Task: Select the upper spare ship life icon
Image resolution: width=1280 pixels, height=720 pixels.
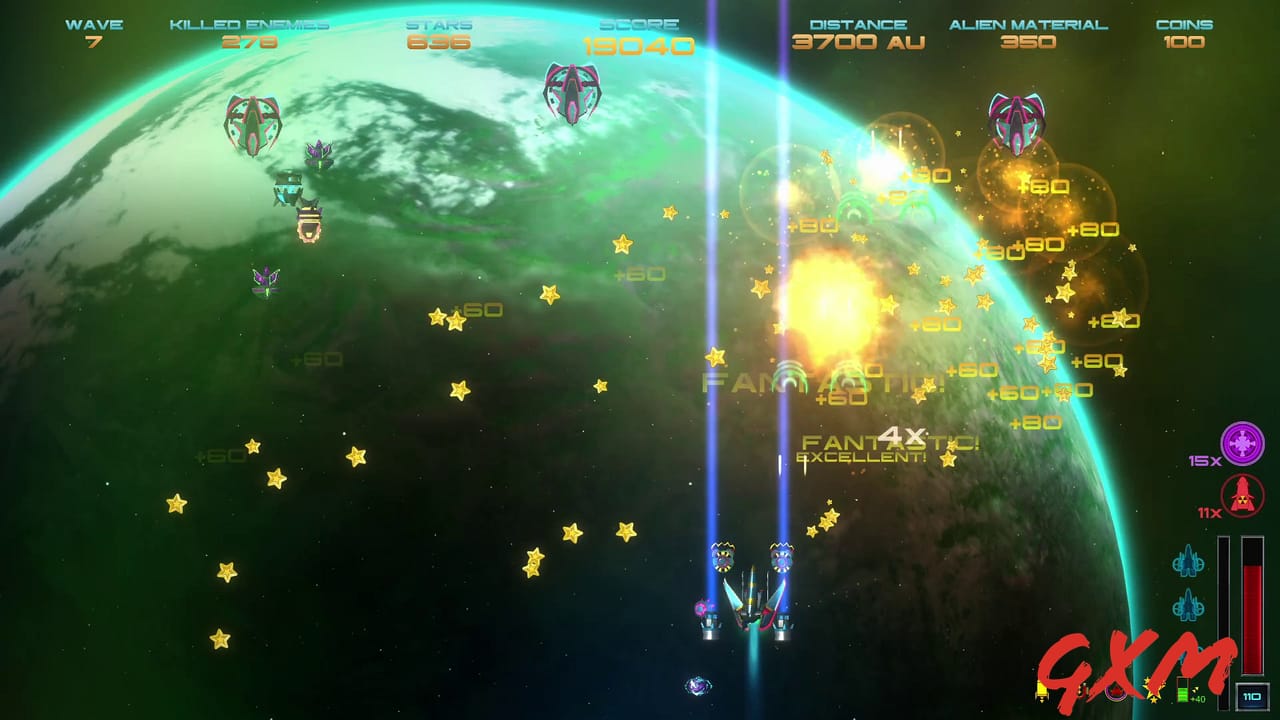Action: [x=1189, y=560]
